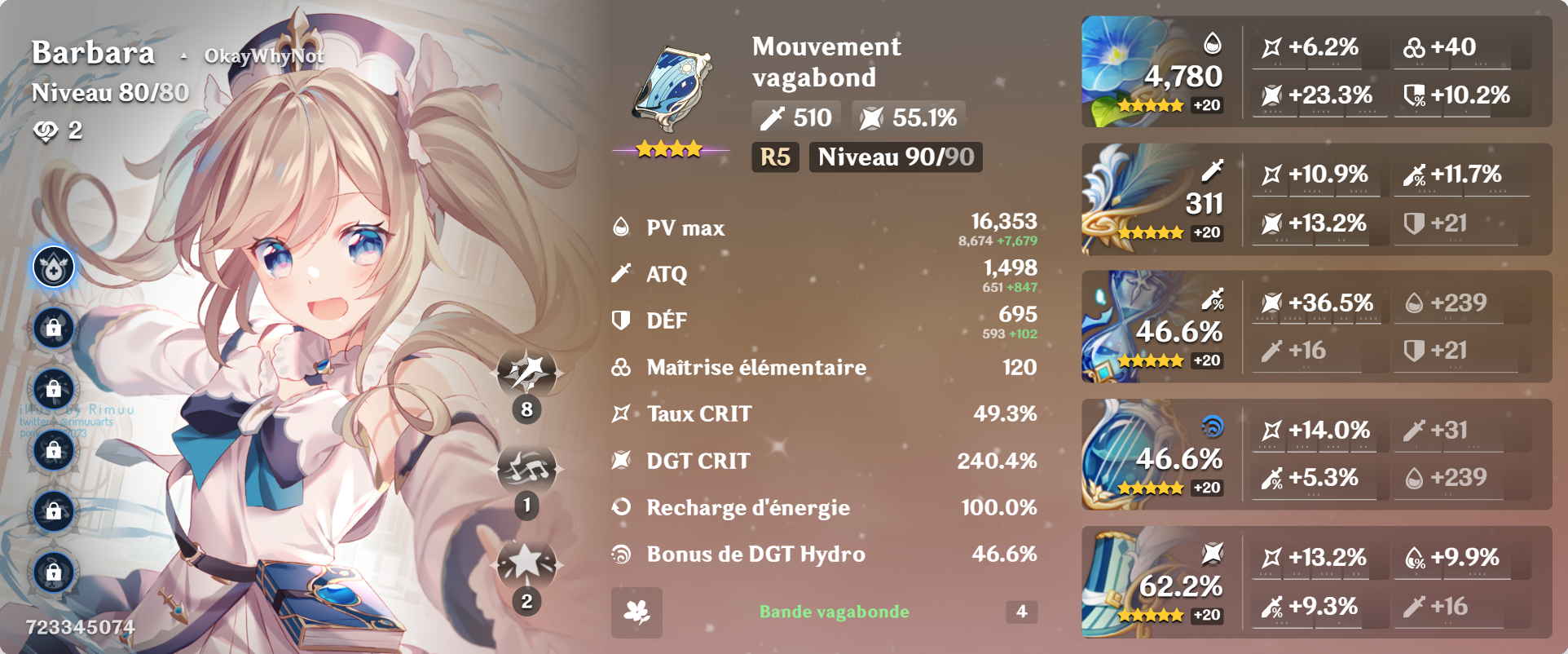Viewport: 1568px width, 654px height.
Task: Click the Bande vagabonde set name
Action: click(x=835, y=612)
